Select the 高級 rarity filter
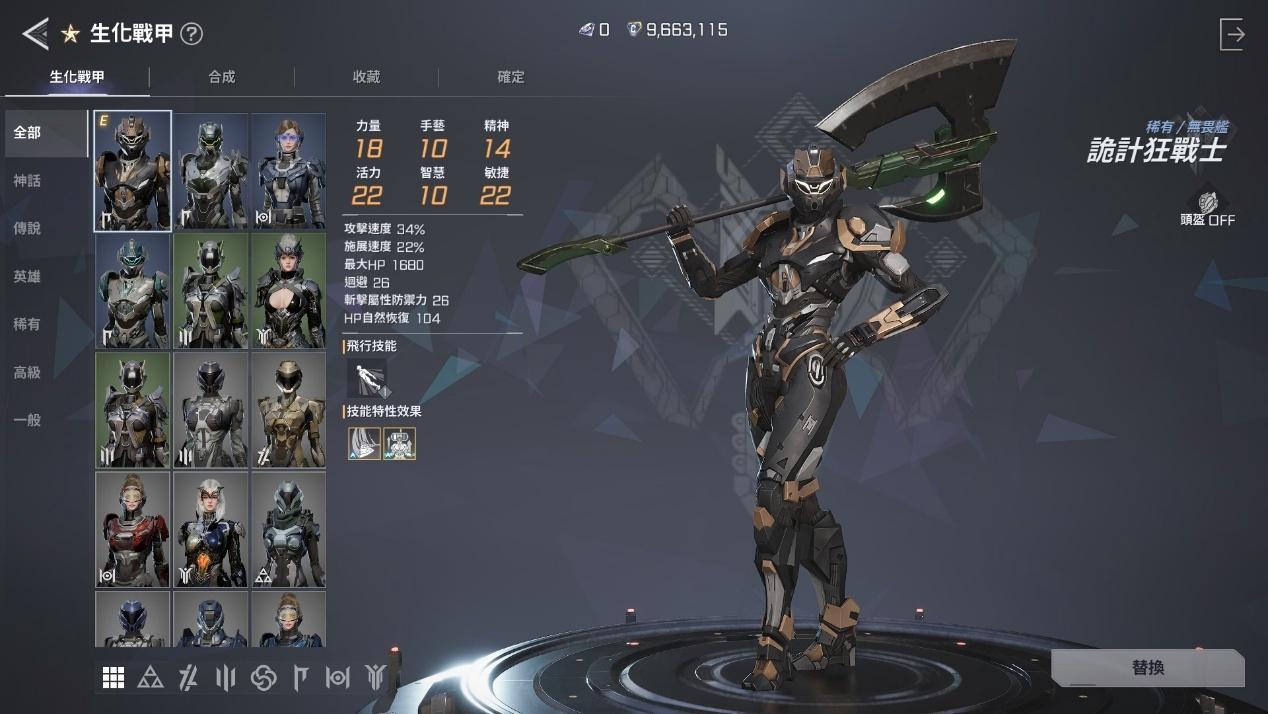Image resolution: width=1268 pixels, height=714 pixels. click(x=28, y=373)
